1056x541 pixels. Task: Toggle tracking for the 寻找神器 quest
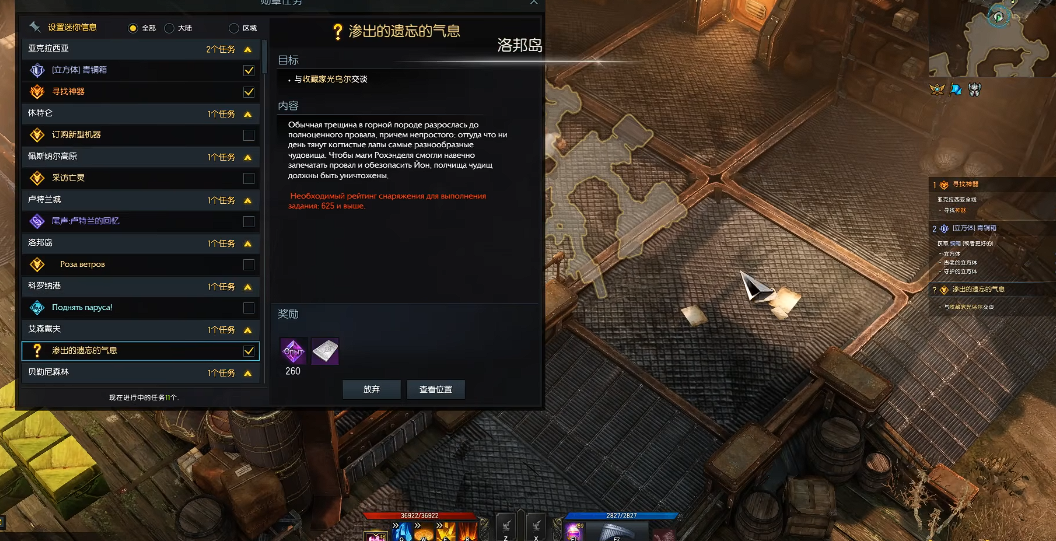(248, 92)
